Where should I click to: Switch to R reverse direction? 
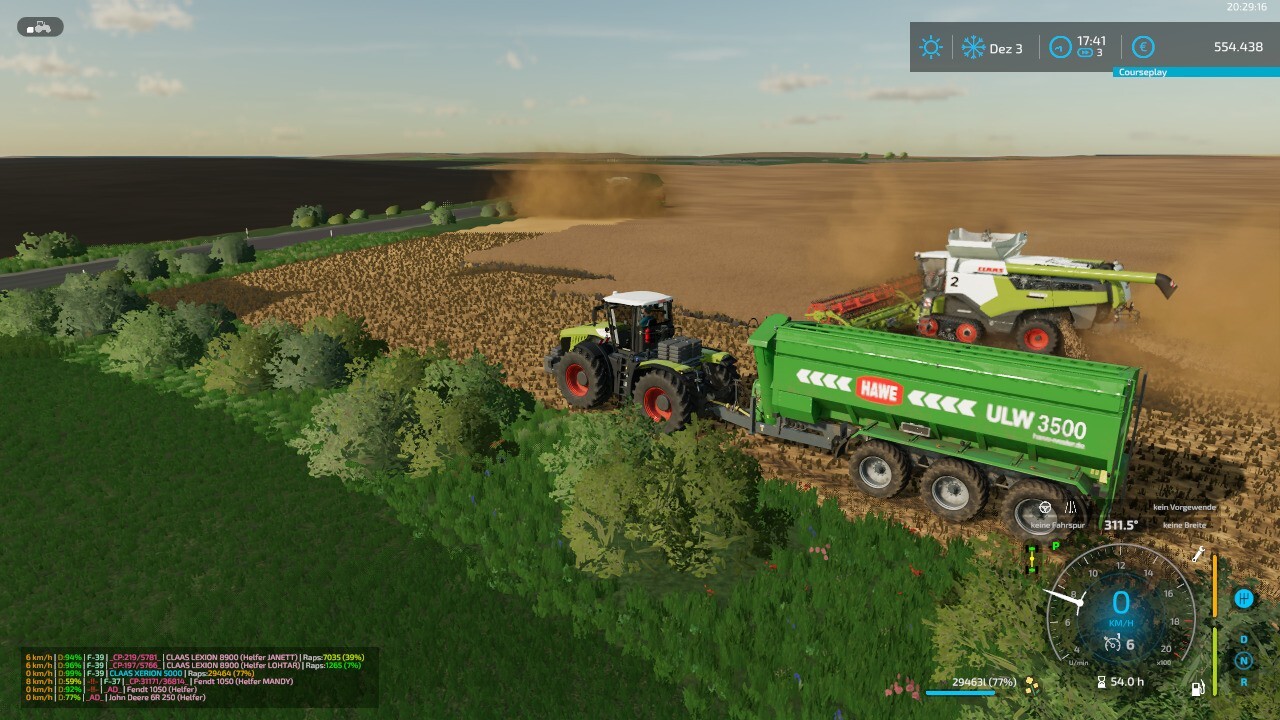(1244, 682)
